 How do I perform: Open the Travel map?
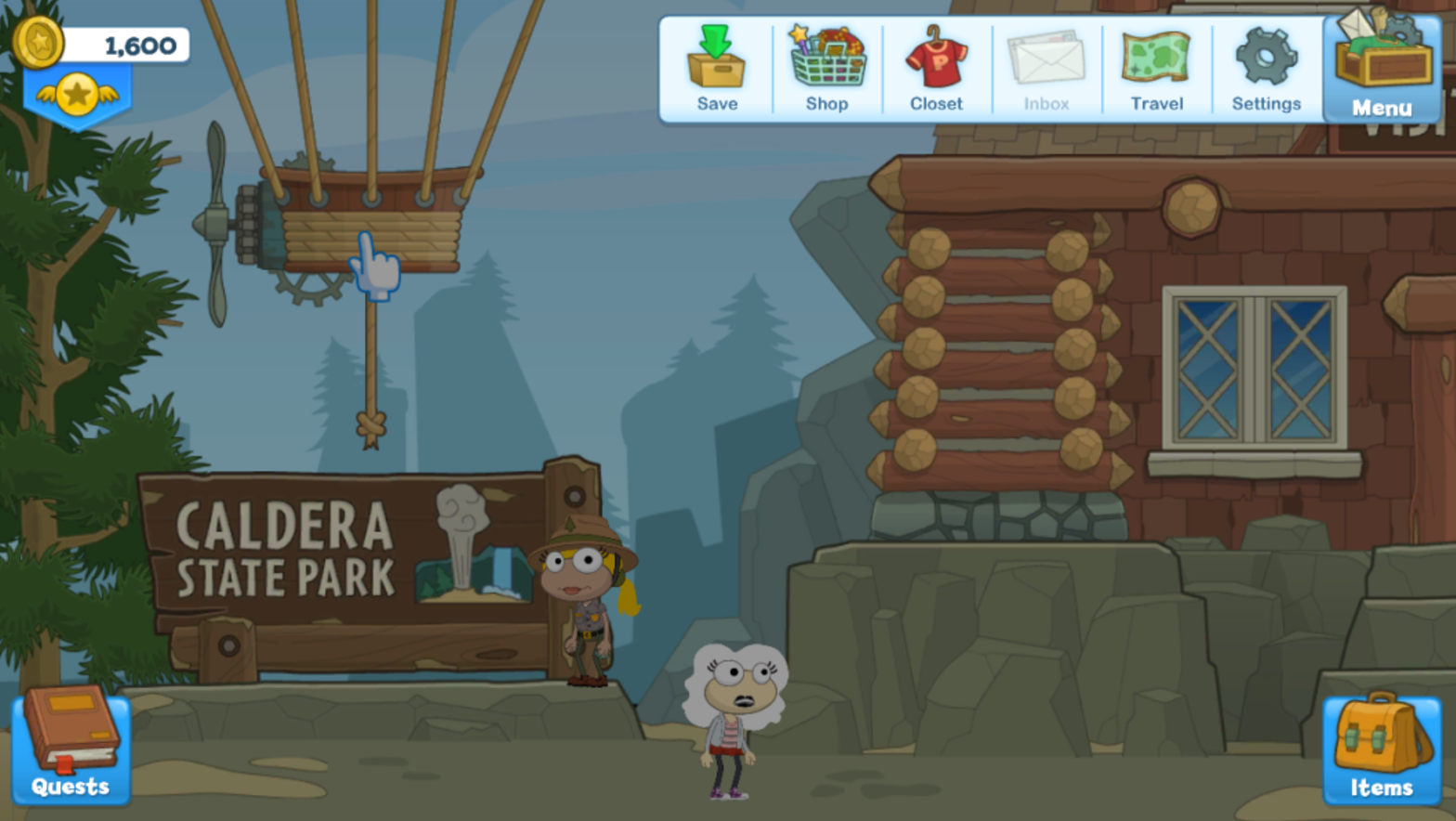(1156, 70)
